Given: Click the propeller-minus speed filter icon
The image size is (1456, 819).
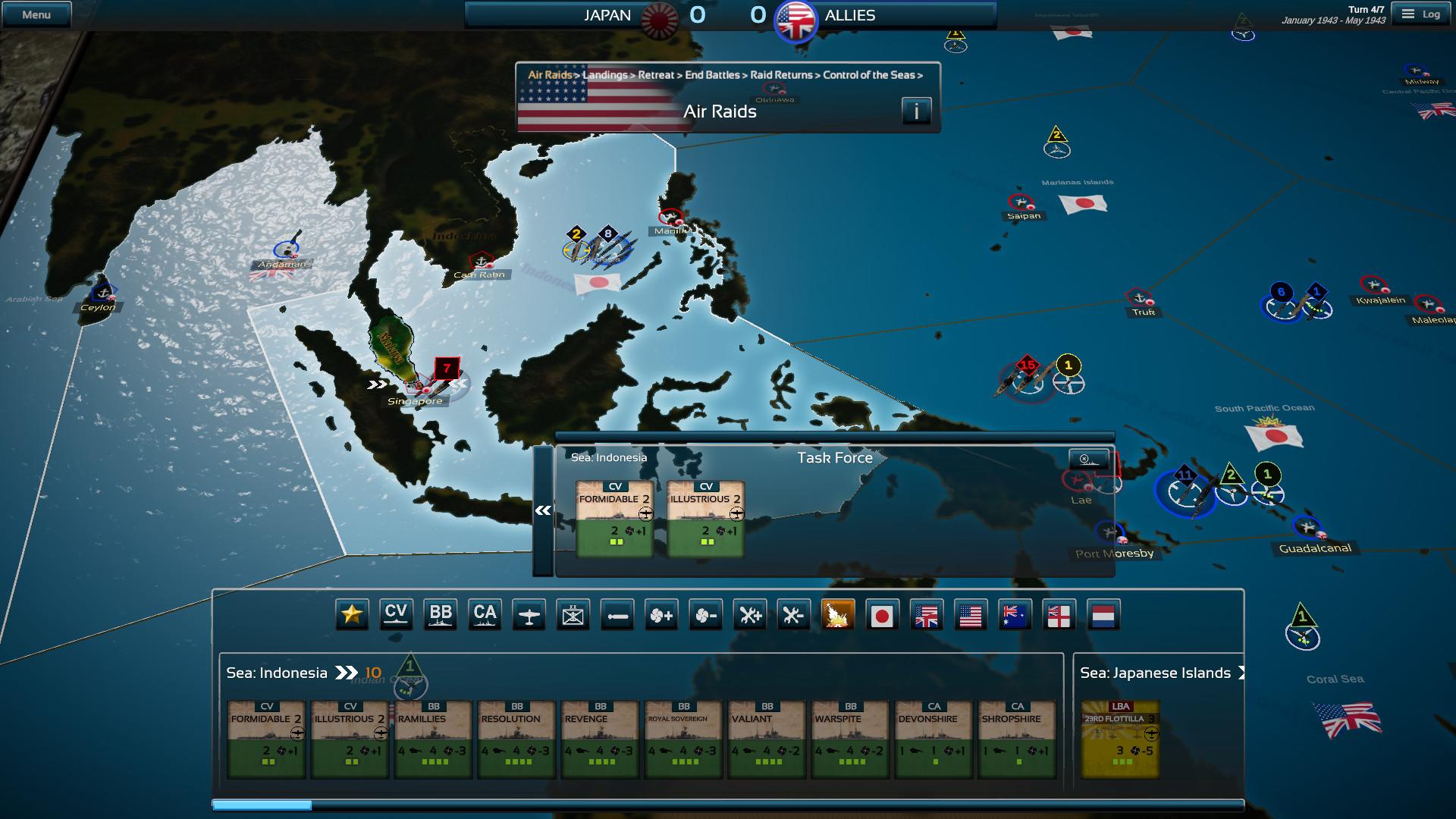Looking at the screenshot, I should 706,615.
